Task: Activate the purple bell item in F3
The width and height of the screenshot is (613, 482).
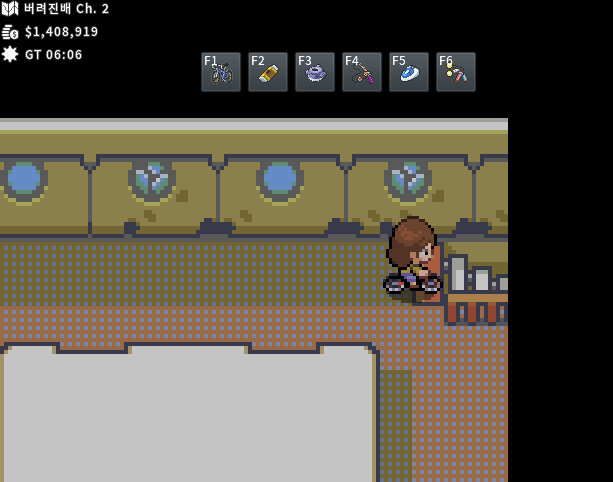Action: click(x=315, y=72)
